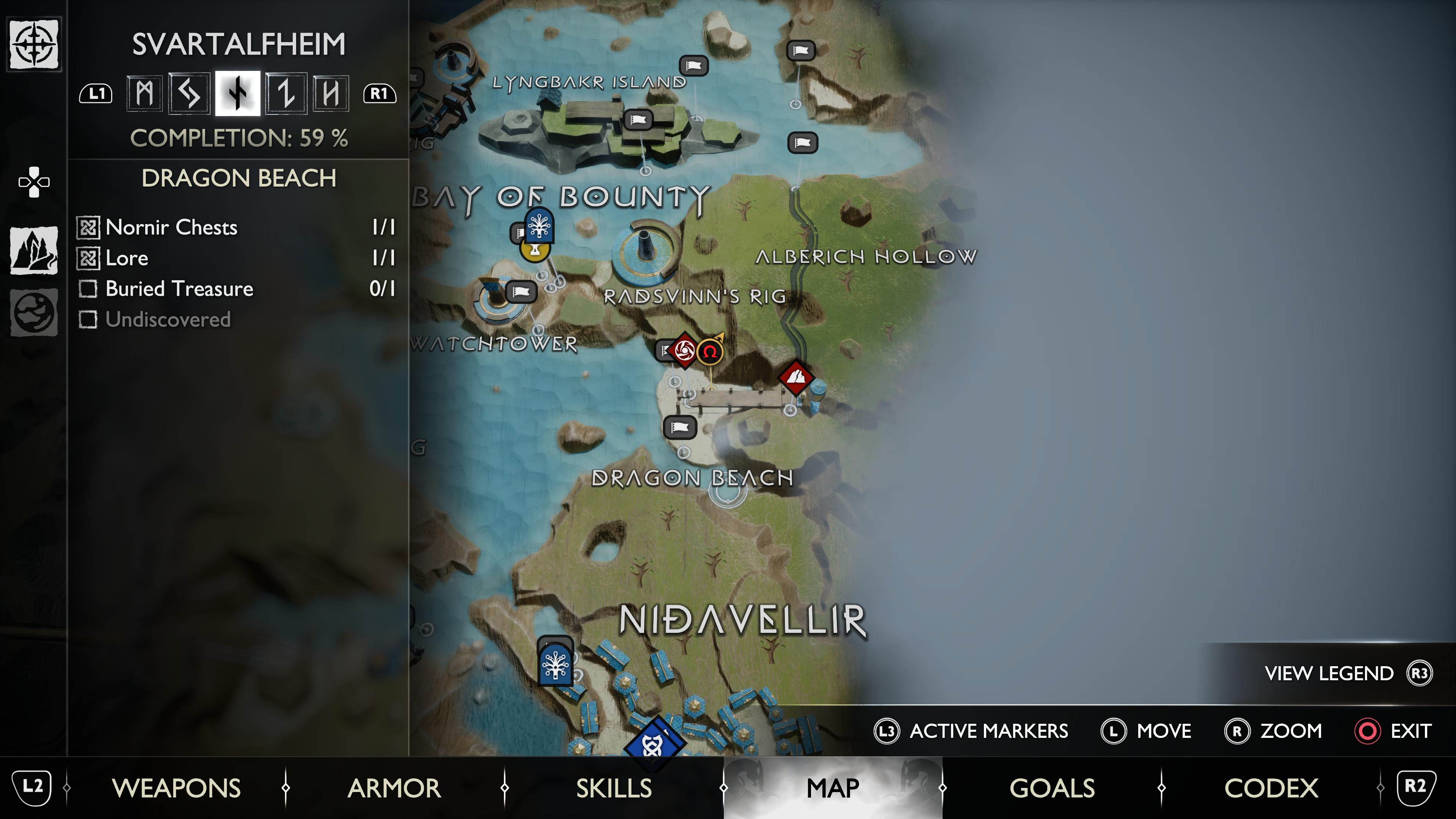This screenshot has width=1456, height=819.
Task: Go to the Skills tab
Action: click(x=614, y=788)
